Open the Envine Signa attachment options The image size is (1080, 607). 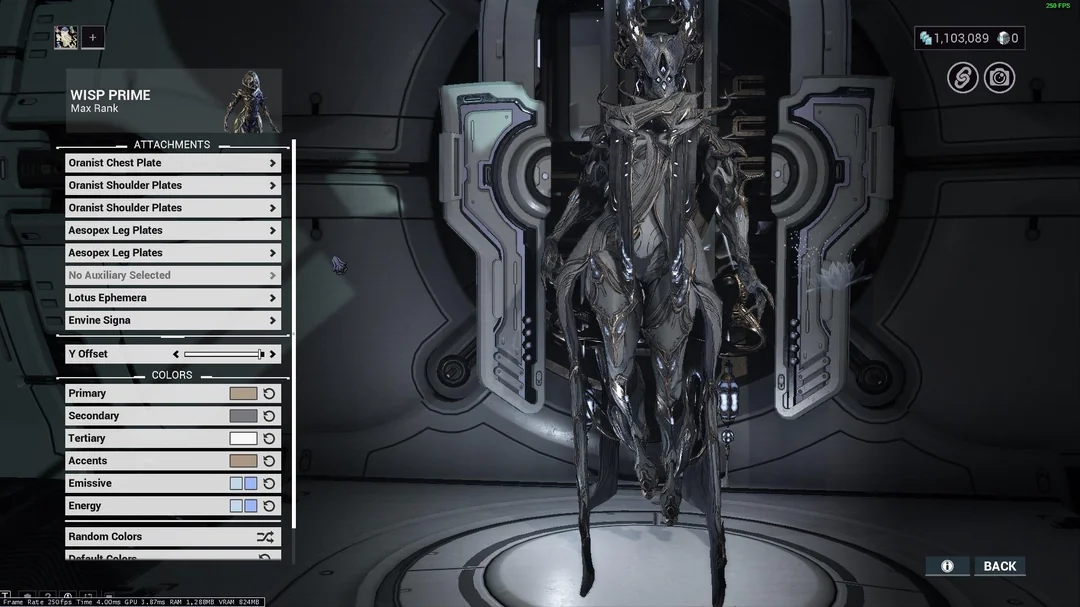pos(172,321)
